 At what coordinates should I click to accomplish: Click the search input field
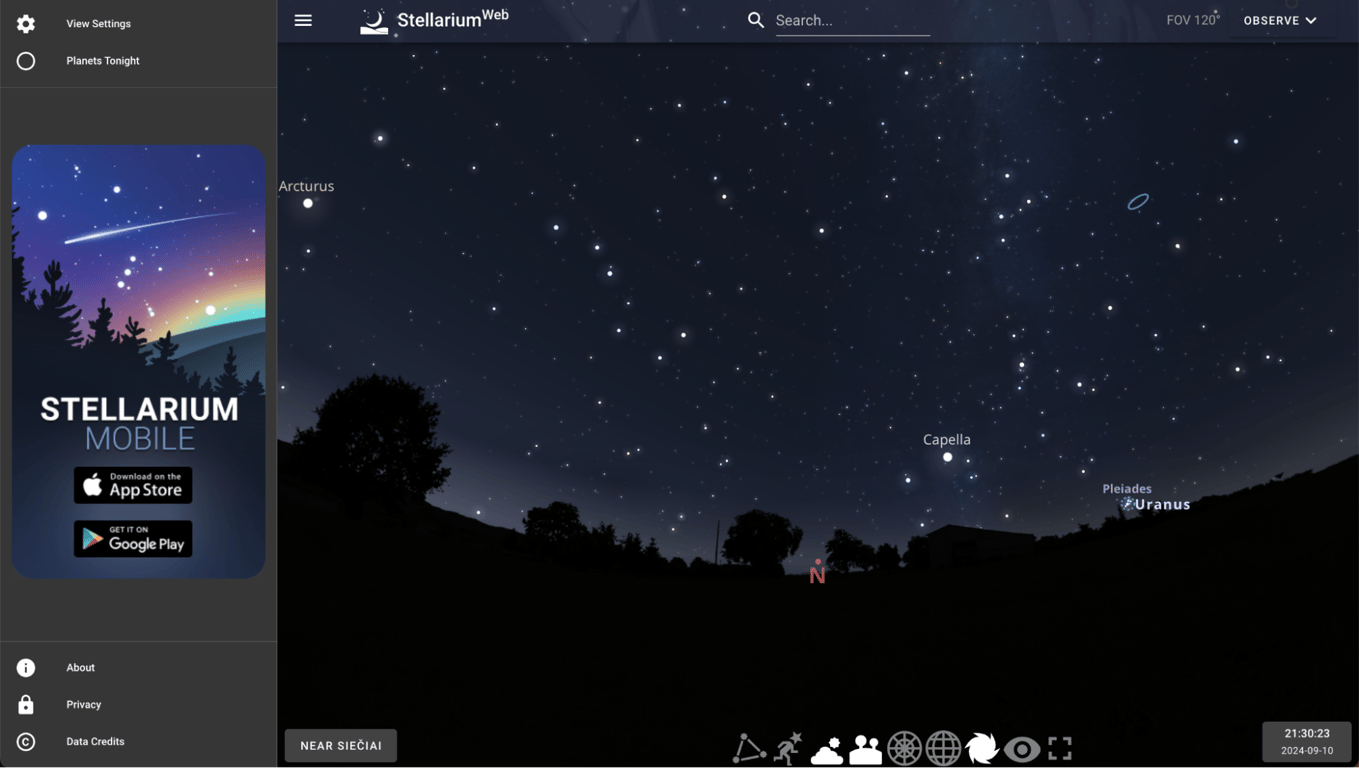[x=852, y=20]
